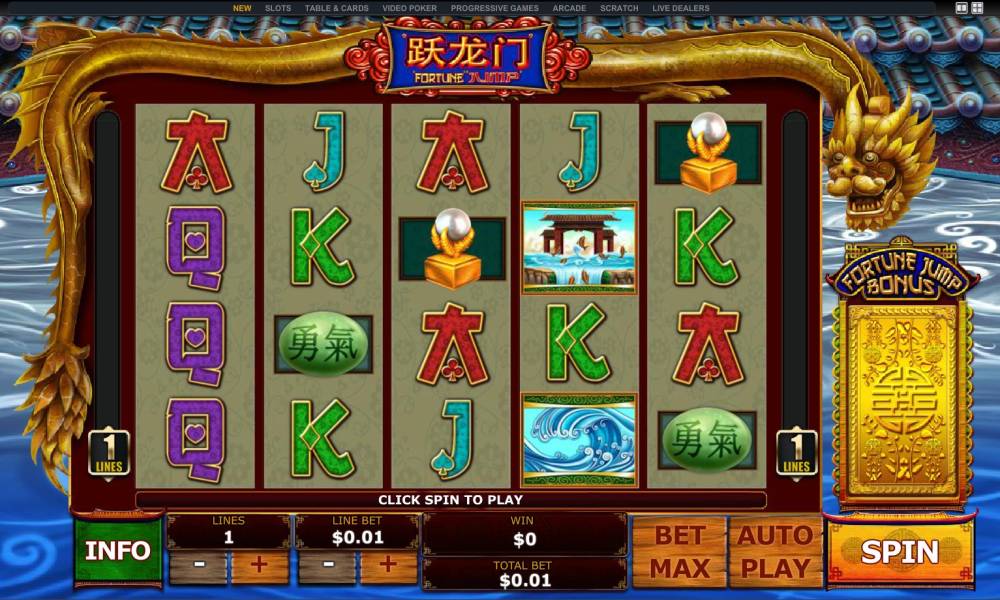Show PROGRESSIVE GAMES

click(x=495, y=8)
